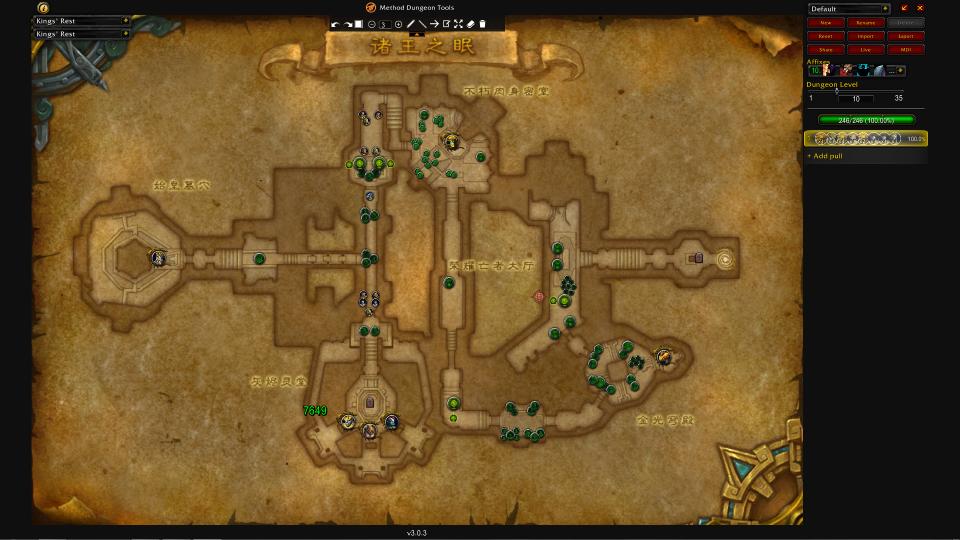Delete all drawings with the trash icon
The width and height of the screenshot is (960, 540).
tap(482, 24)
